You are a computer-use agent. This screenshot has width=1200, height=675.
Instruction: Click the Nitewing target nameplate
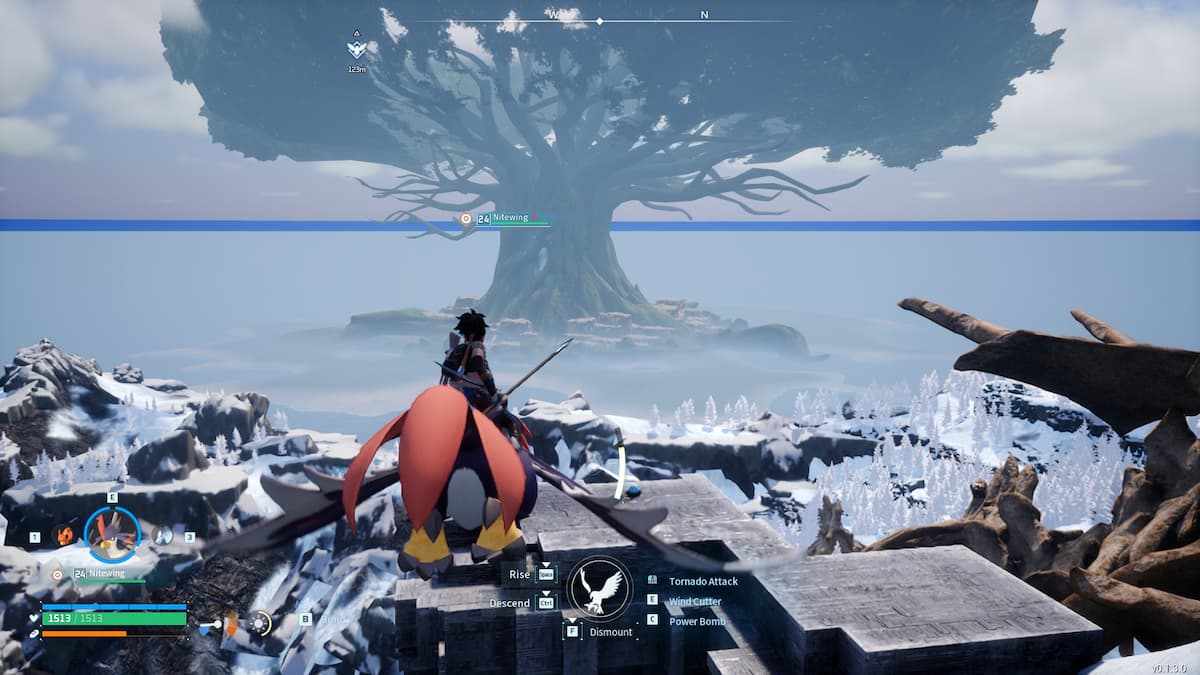(510, 218)
